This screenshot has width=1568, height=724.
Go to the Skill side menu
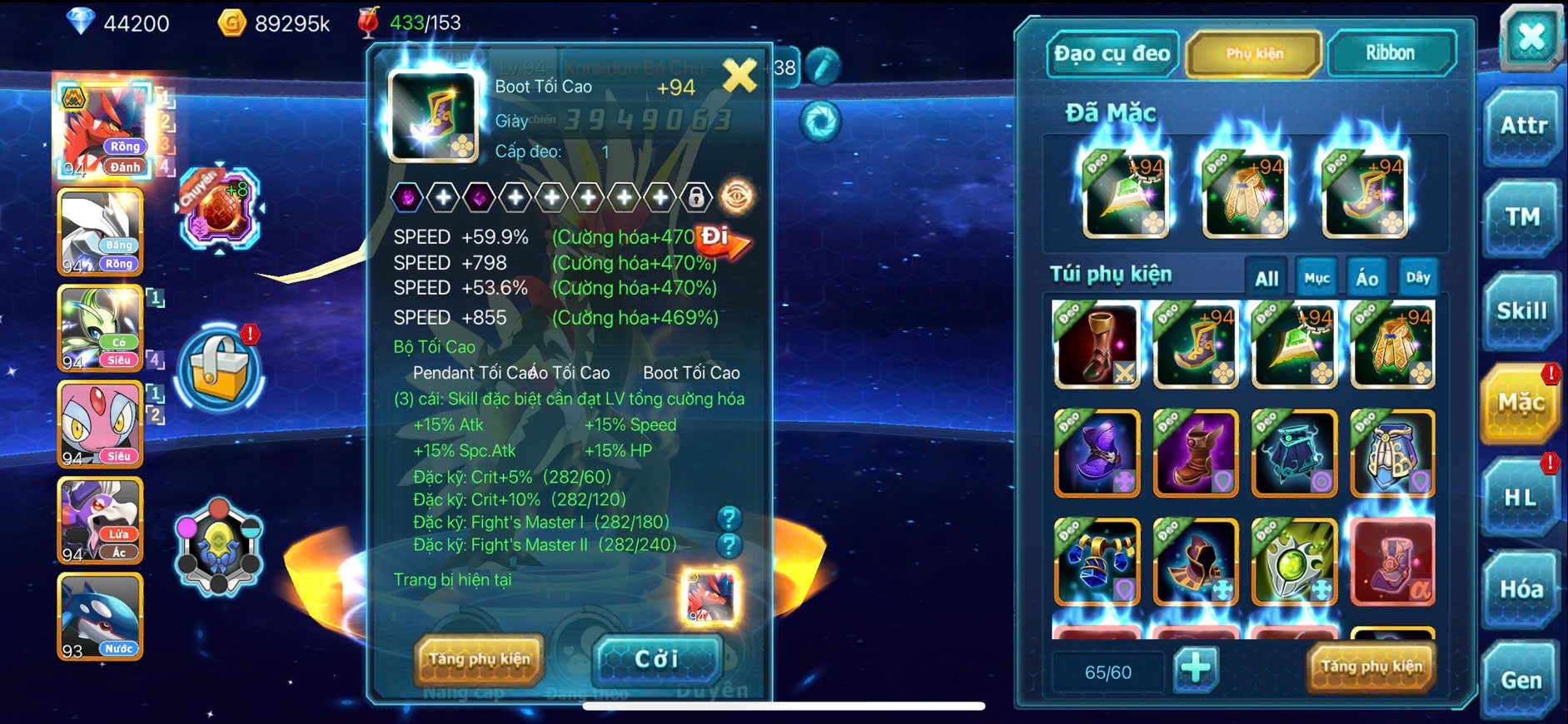(x=1522, y=311)
